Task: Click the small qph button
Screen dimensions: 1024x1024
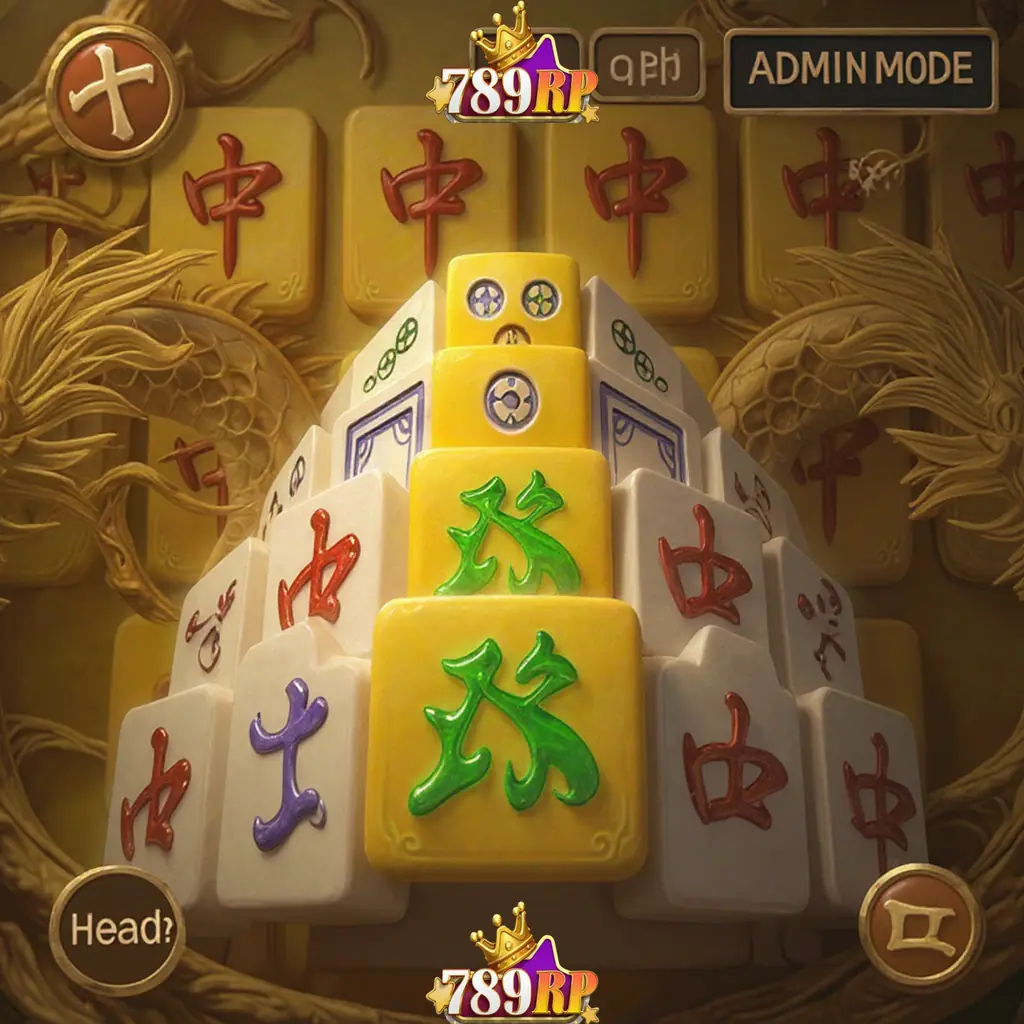Action: click(x=647, y=65)
